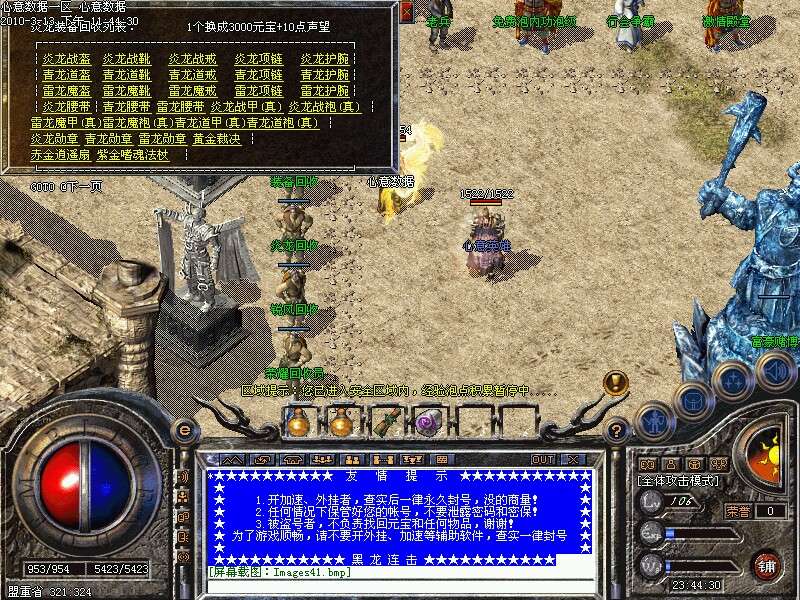The width and height of the screenshot is (800, 600).
Task: Pick the 赤金逍遥扇 link
Action: click(x=59, y=155)
